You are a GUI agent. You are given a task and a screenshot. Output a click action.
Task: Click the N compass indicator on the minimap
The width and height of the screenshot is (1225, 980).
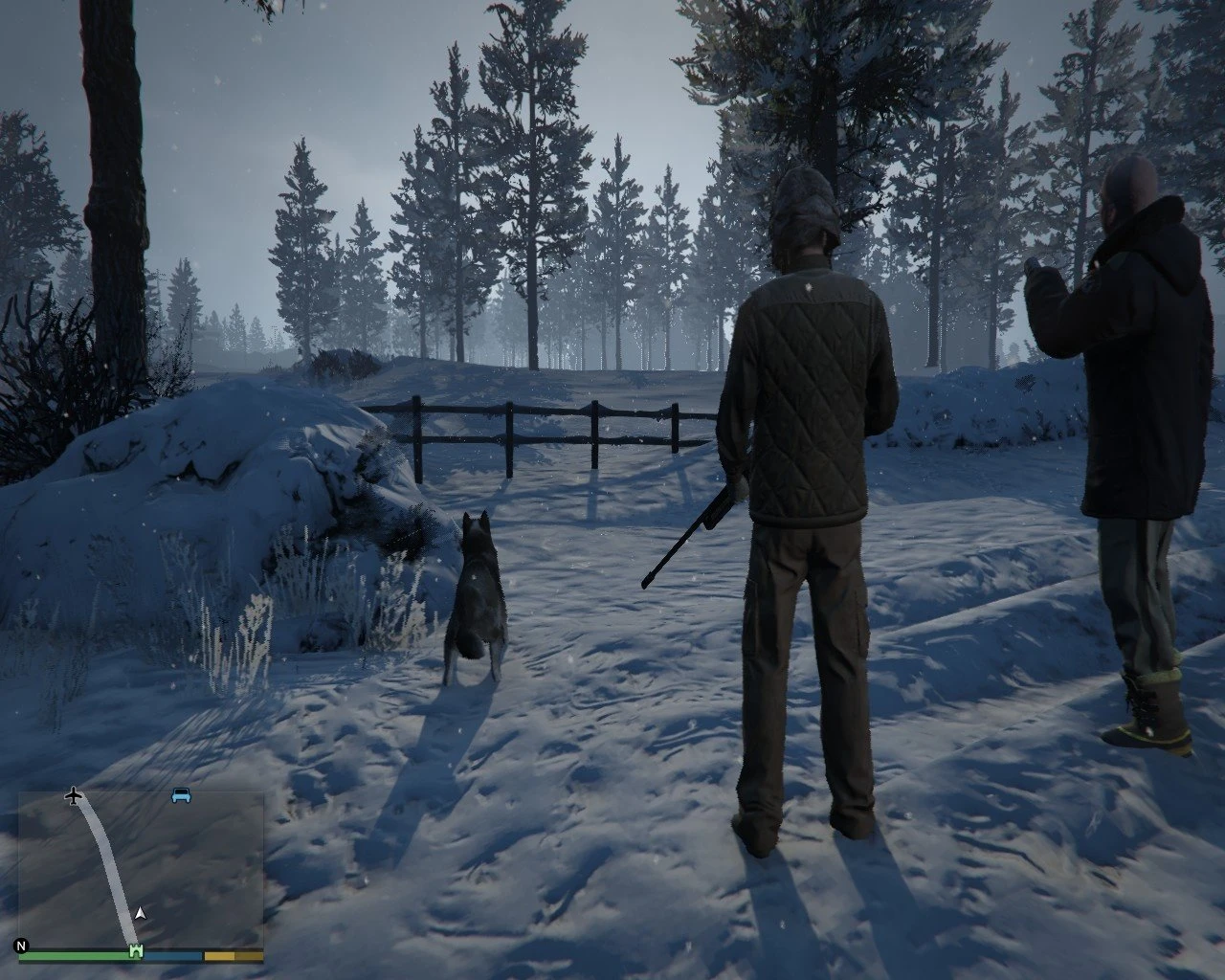tap(21, 947)
